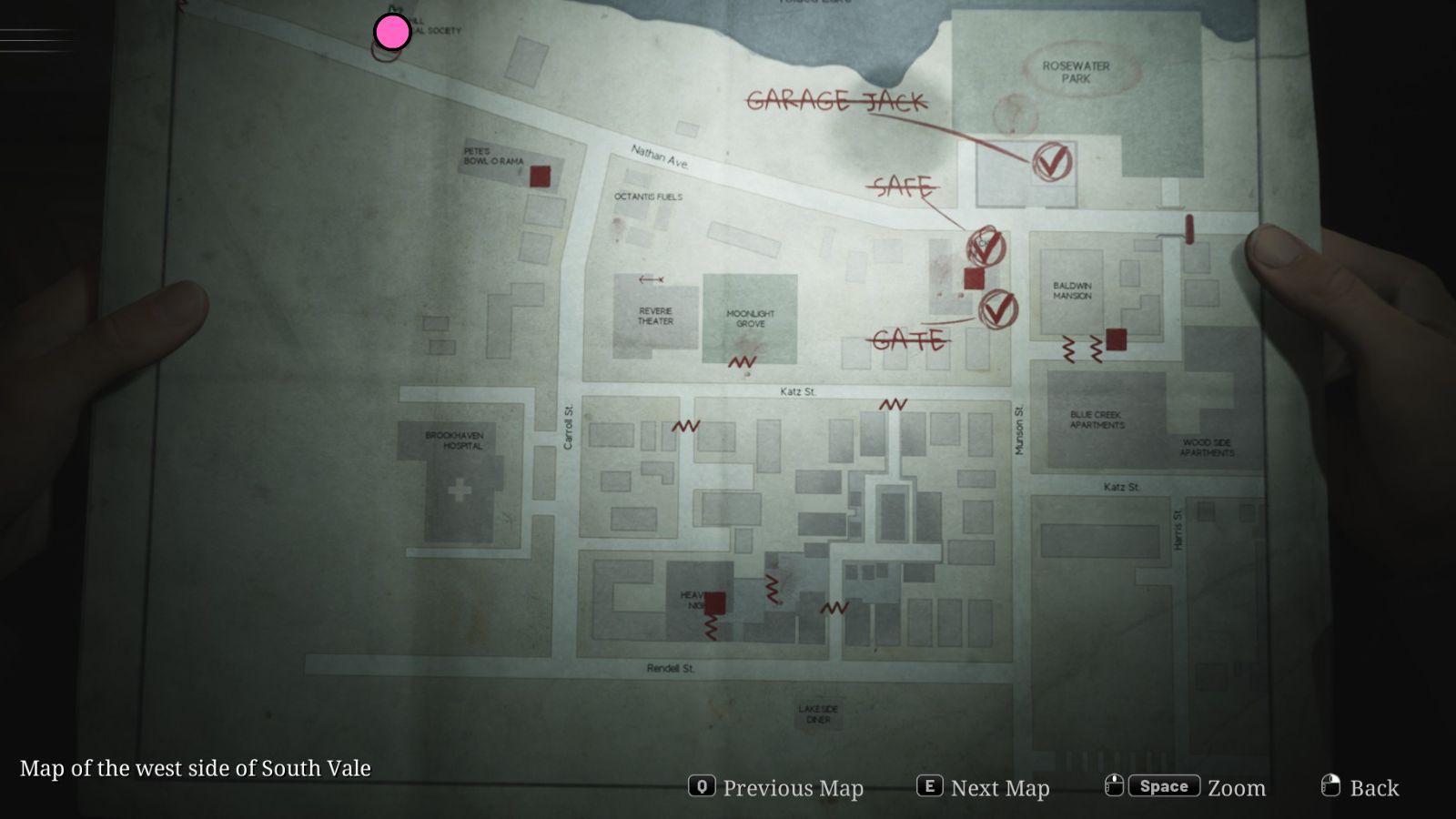1456x819 pixels.
Task: Select the Rosewater Park area on the map
Action: click(1077, 72)
